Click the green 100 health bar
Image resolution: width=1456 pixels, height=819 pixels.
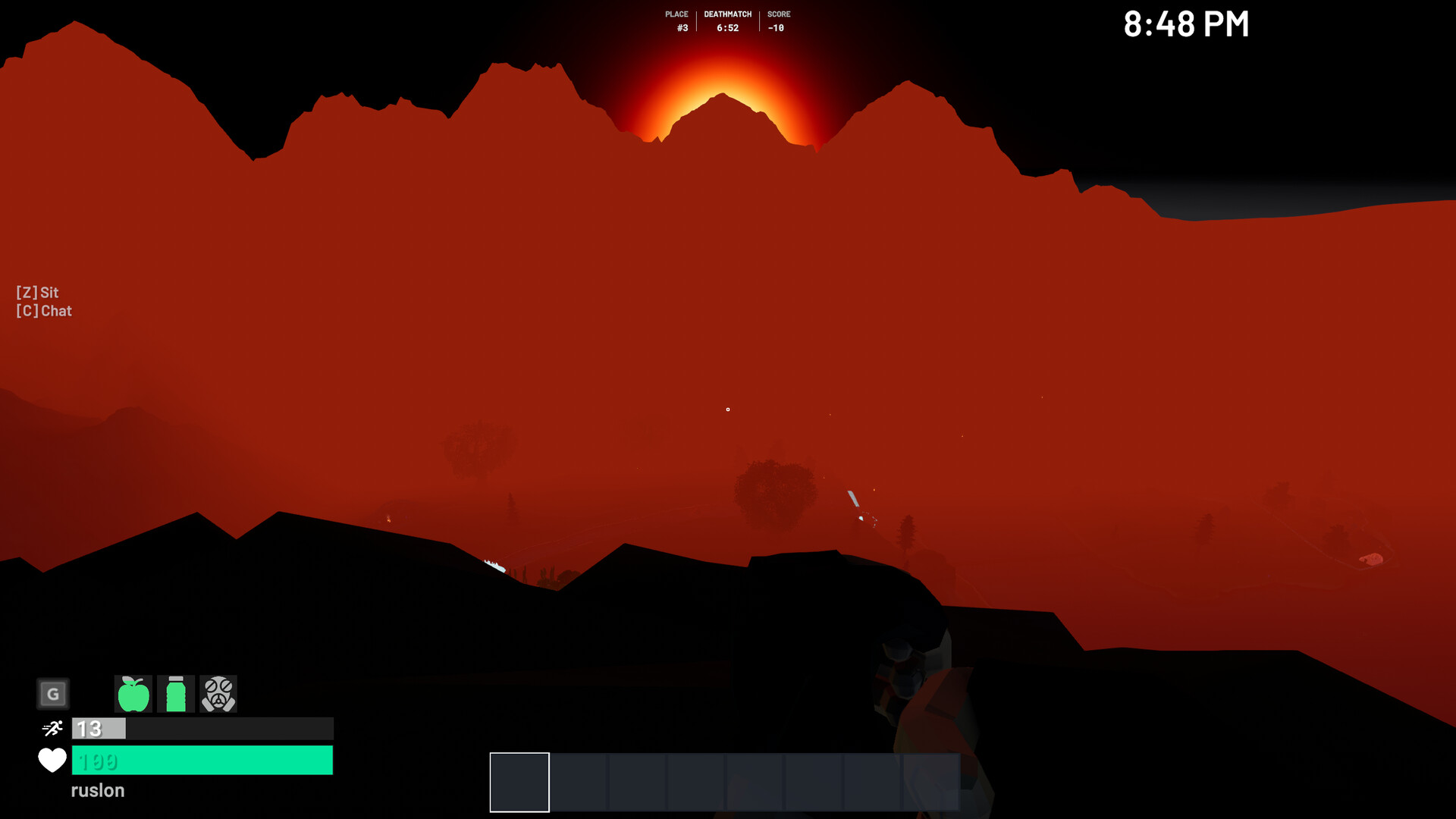[202, 761]
